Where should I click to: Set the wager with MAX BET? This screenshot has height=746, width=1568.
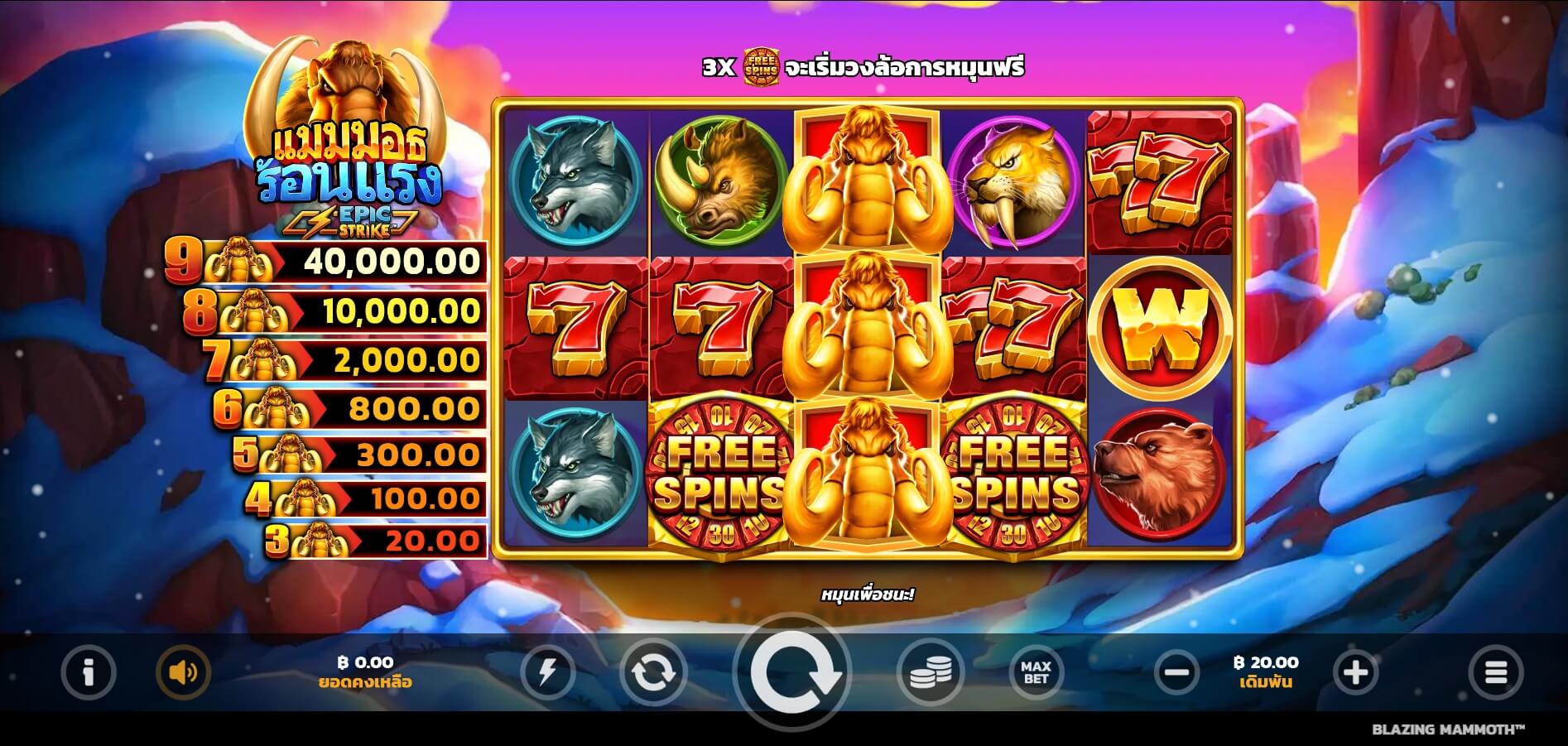point(1036,672)
